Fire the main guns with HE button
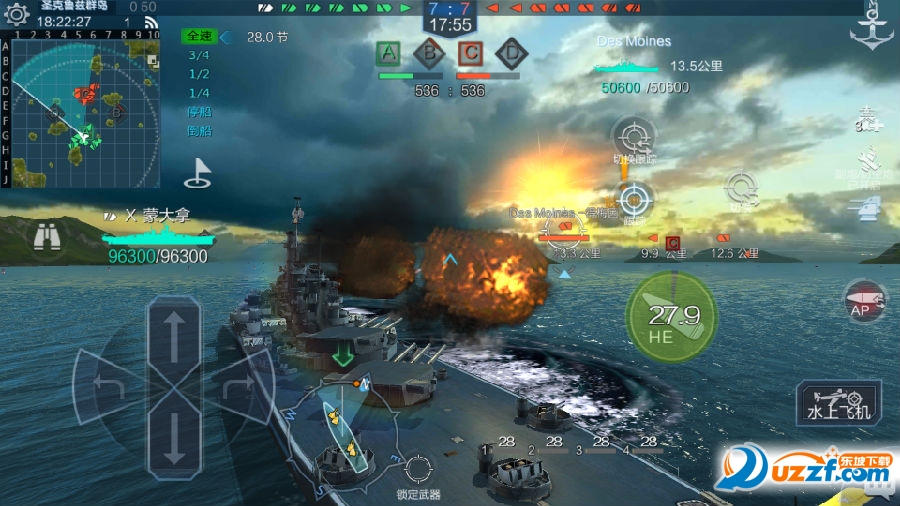 point(671,319)
